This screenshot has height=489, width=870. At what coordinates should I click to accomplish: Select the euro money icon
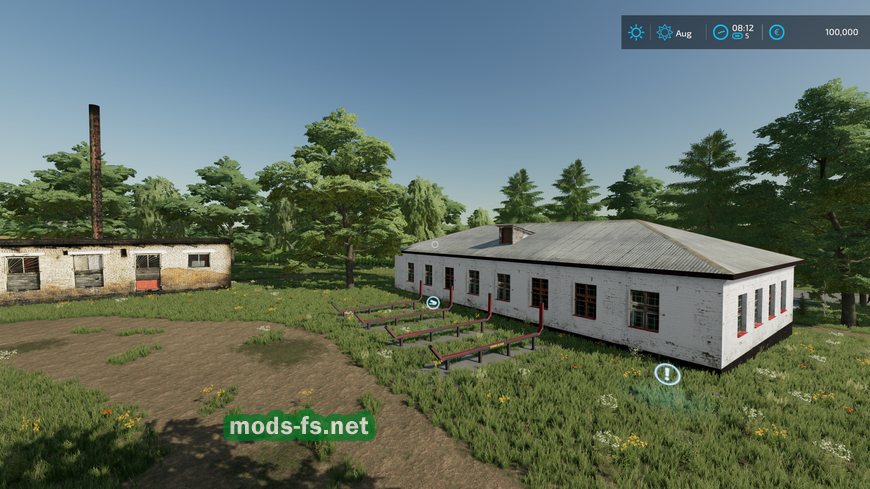[x=776, y=32]
